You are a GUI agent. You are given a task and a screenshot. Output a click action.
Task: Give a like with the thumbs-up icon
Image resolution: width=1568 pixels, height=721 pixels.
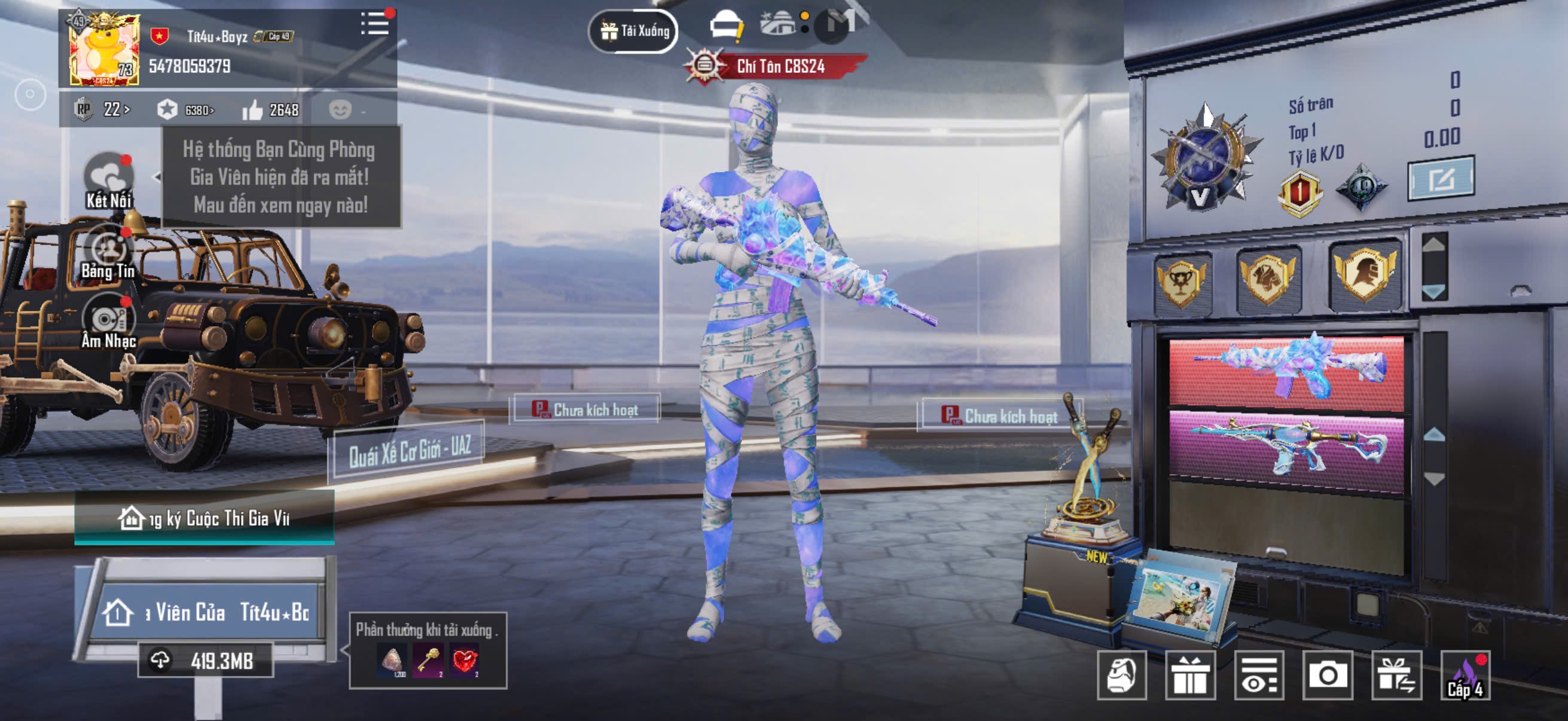tap(252, 110)
